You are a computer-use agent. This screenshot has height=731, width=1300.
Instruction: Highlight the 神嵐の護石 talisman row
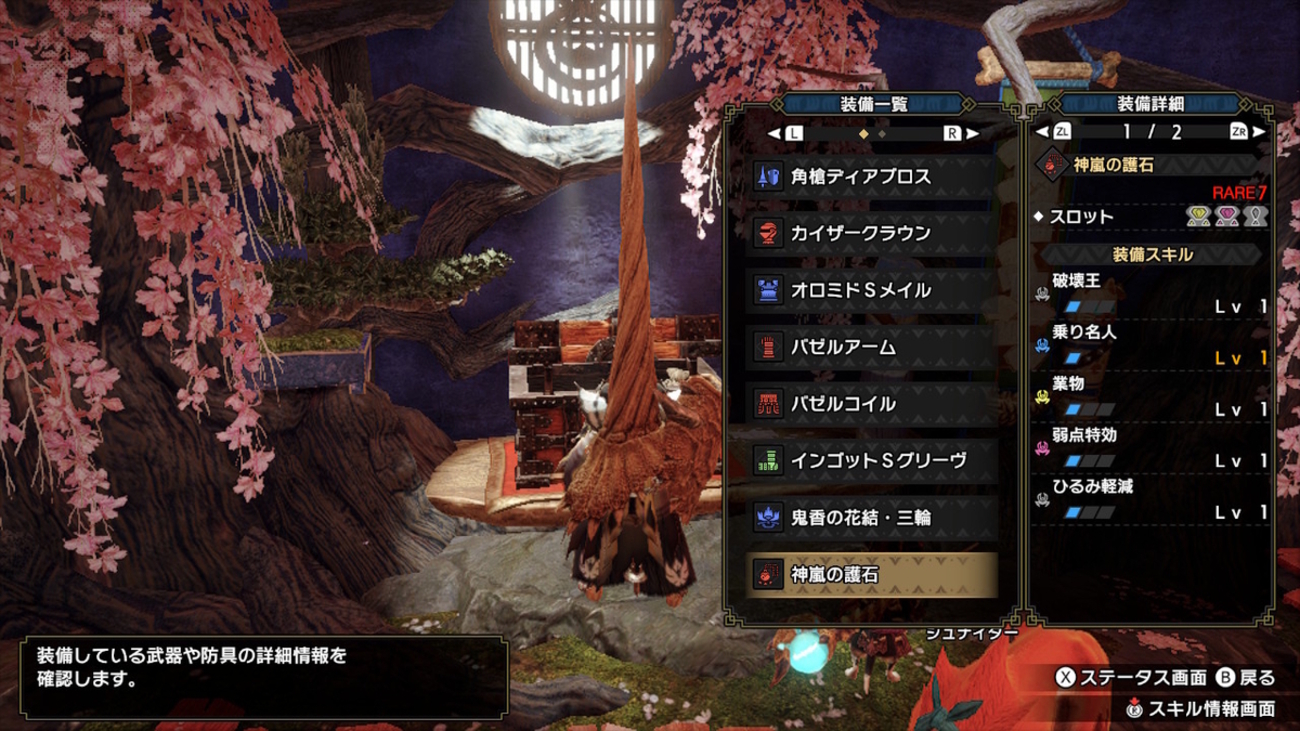click(x=871, y=575)
